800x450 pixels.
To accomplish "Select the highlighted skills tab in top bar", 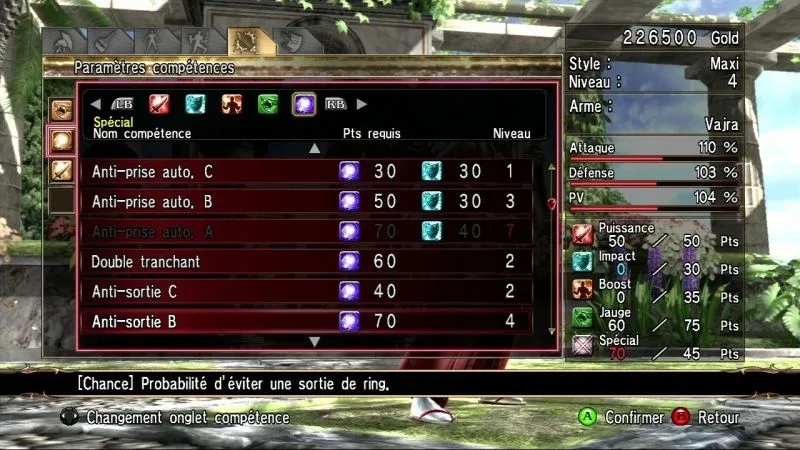I will [x=243, y=41].
